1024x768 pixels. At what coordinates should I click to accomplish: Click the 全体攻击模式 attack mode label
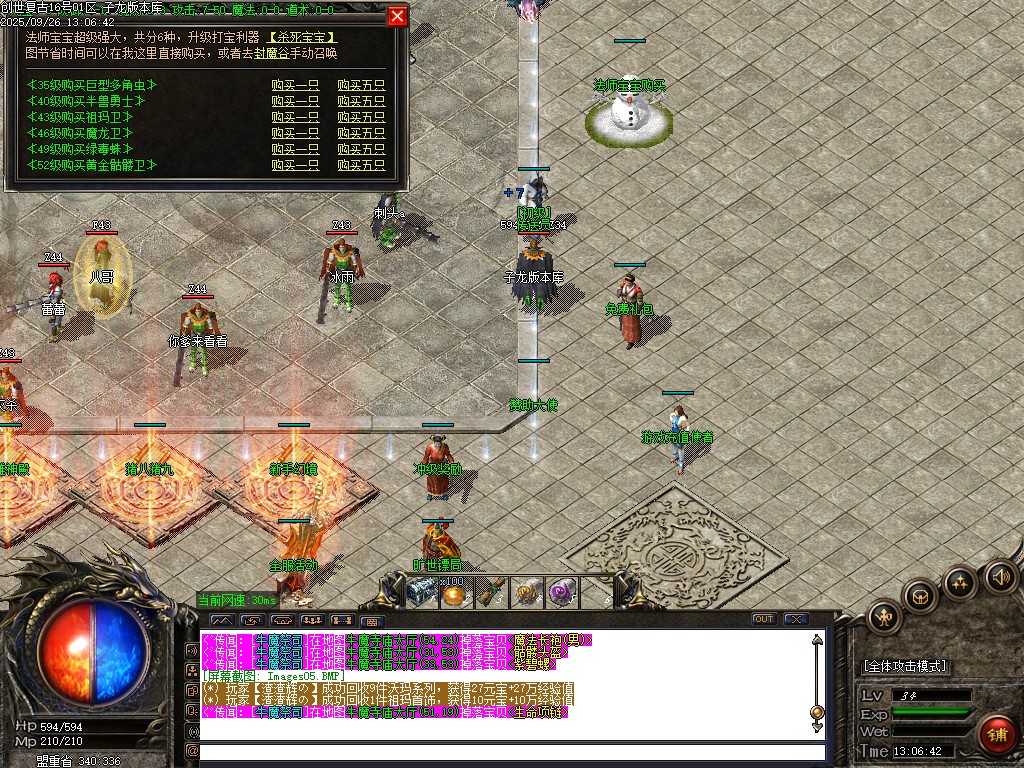coord(905,666)
